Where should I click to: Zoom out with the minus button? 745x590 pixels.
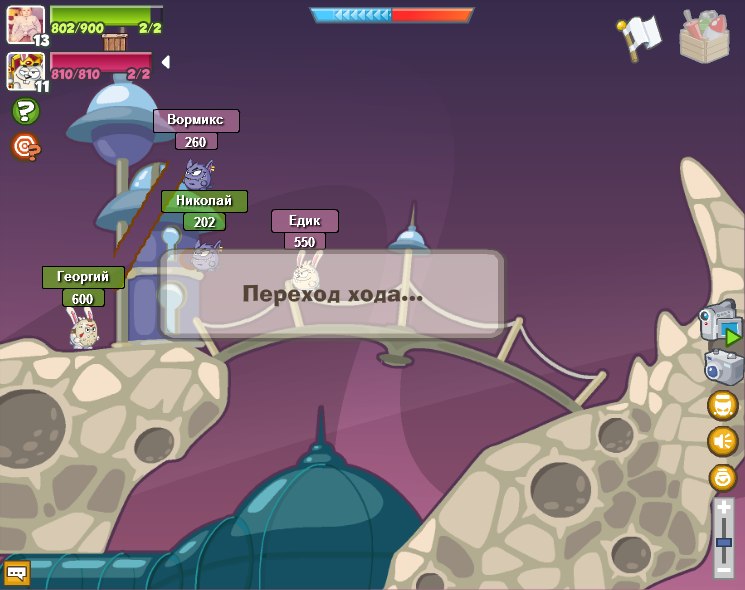[x=723, y=569]
